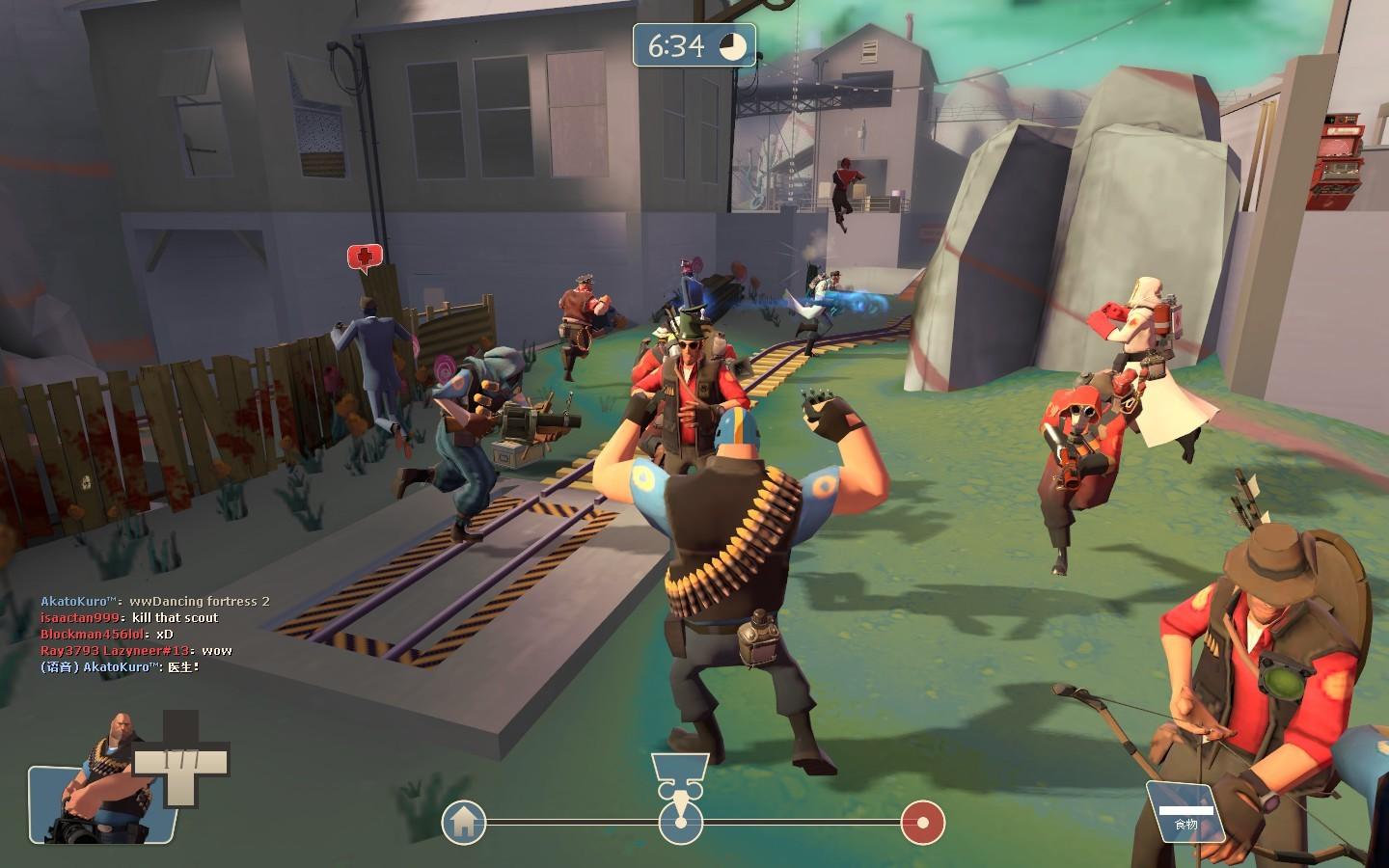
Task: Click the red medic call speech bubble
Action: (x=365, y=257)
